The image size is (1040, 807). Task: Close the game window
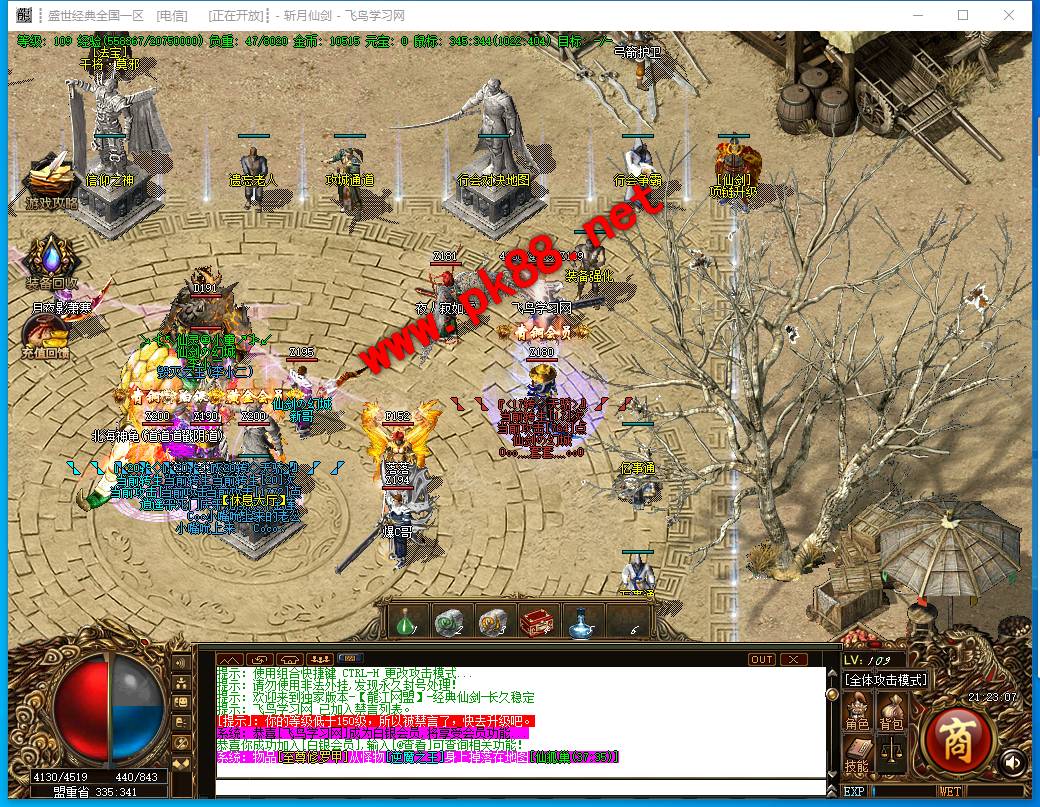point(1010,15)
